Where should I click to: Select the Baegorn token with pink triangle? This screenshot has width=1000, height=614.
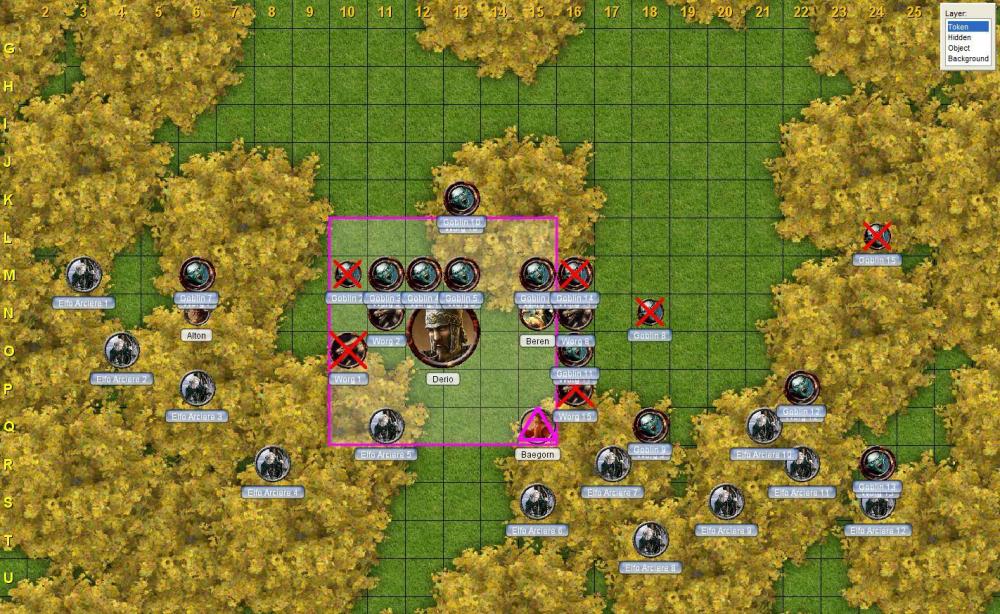tap(538, 427)
